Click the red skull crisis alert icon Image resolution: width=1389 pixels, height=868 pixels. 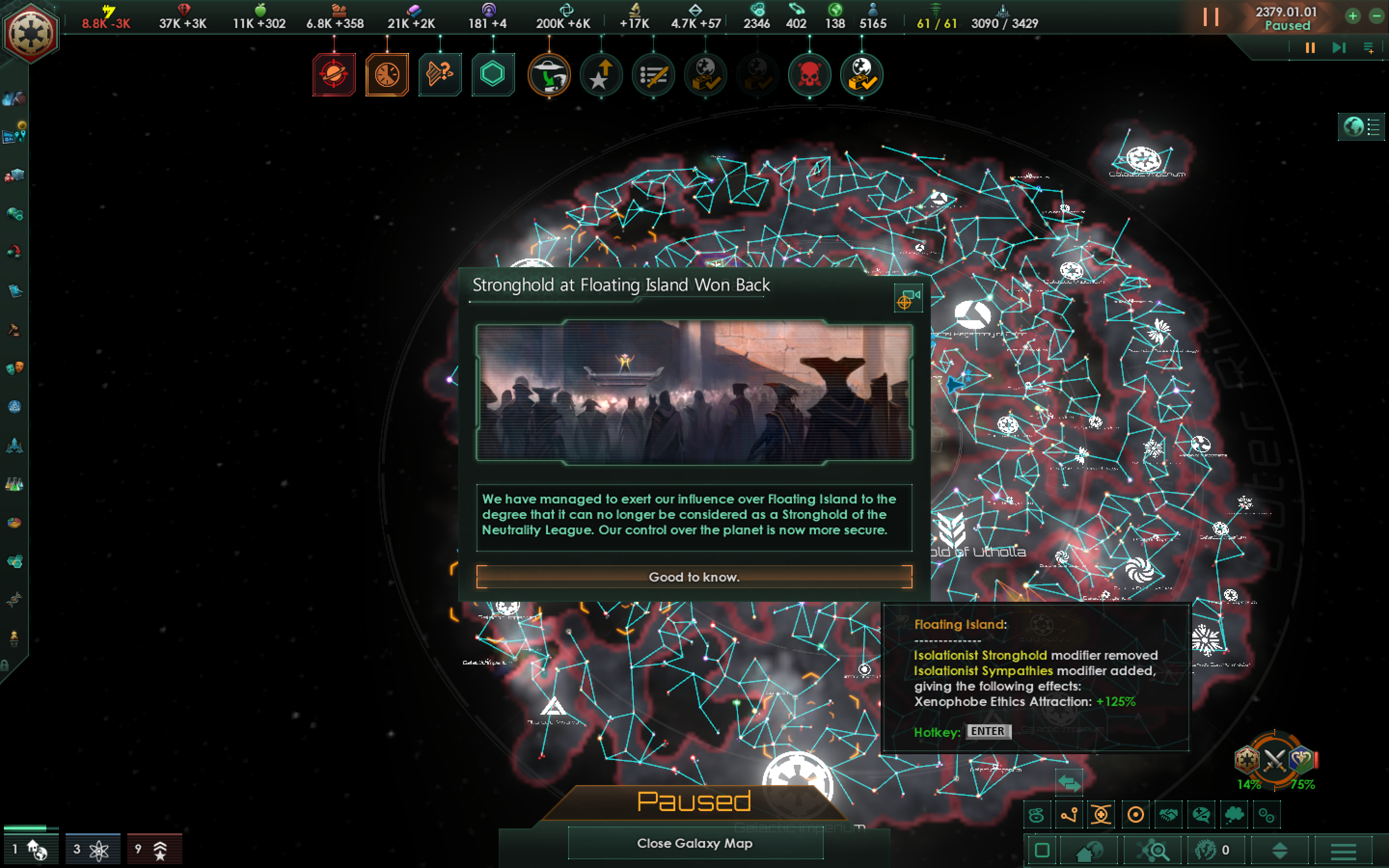coord(809,75)
